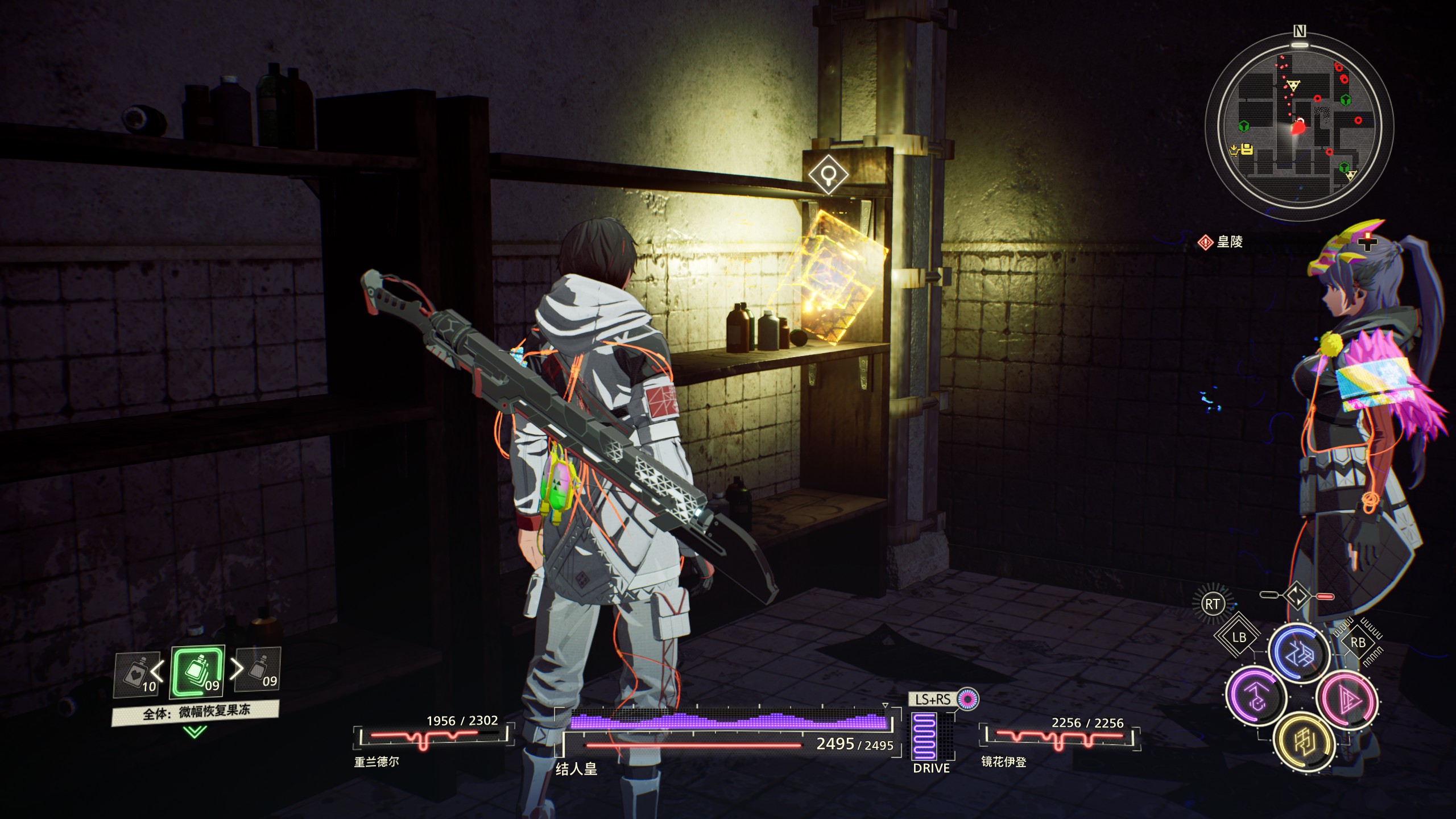The image size is (1456, 819).
Task: Click the yellow save disk marker on minimap
Action: (1247, 150)
